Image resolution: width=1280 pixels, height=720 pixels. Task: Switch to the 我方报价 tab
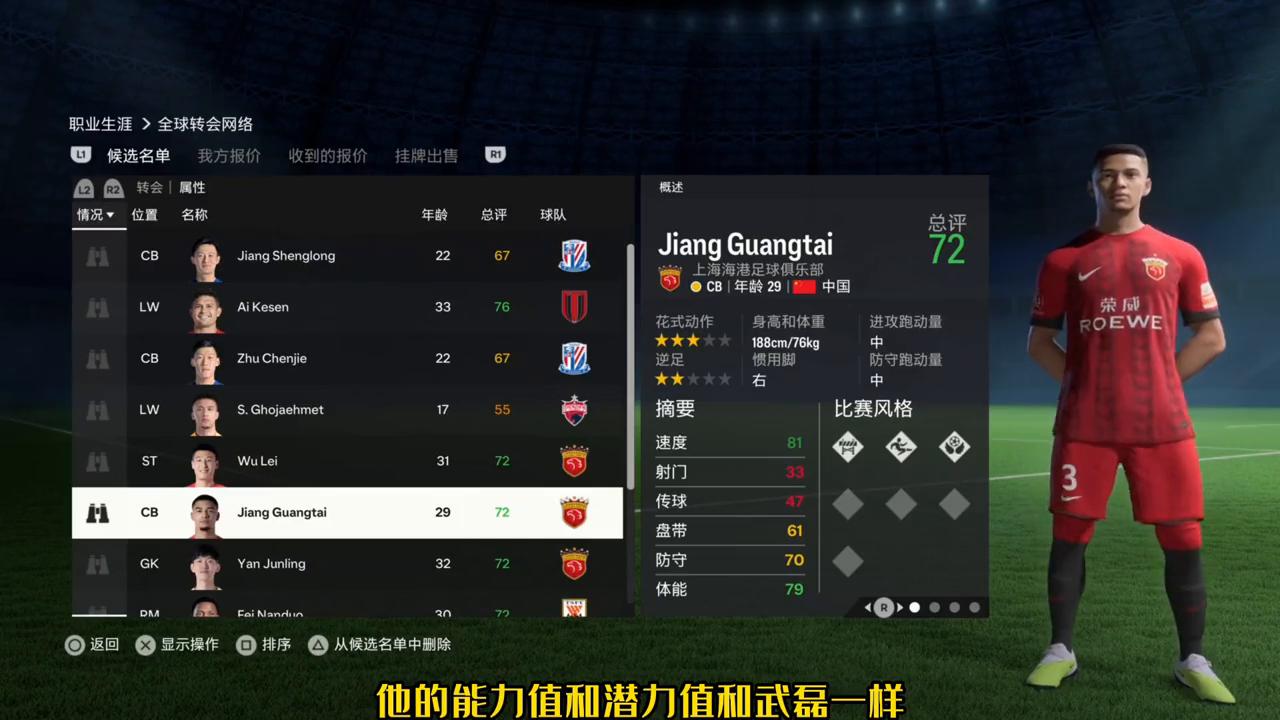[x=229, y=155]
